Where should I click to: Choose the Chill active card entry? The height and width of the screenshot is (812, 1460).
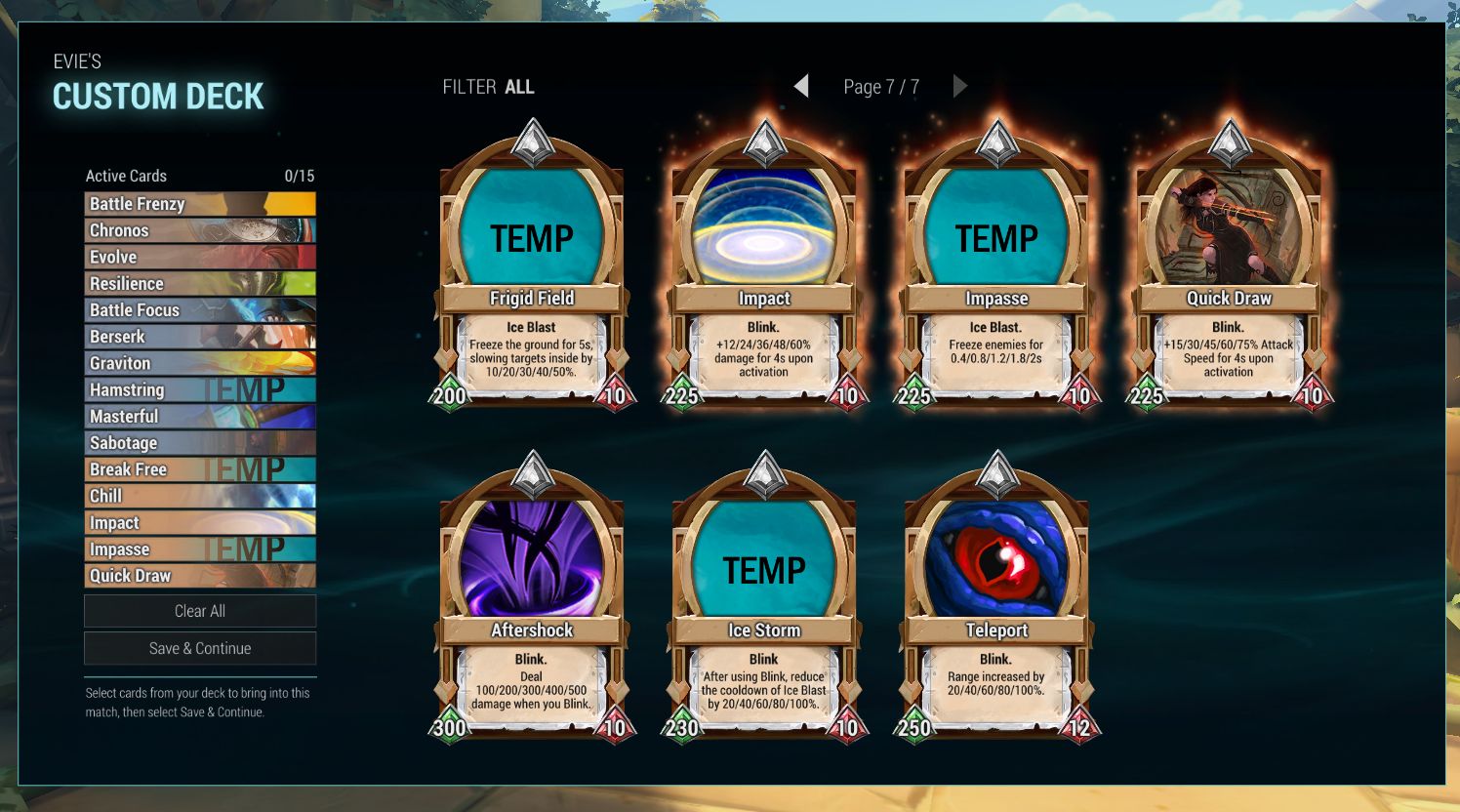pyautogui.click(x=200, y=496)
